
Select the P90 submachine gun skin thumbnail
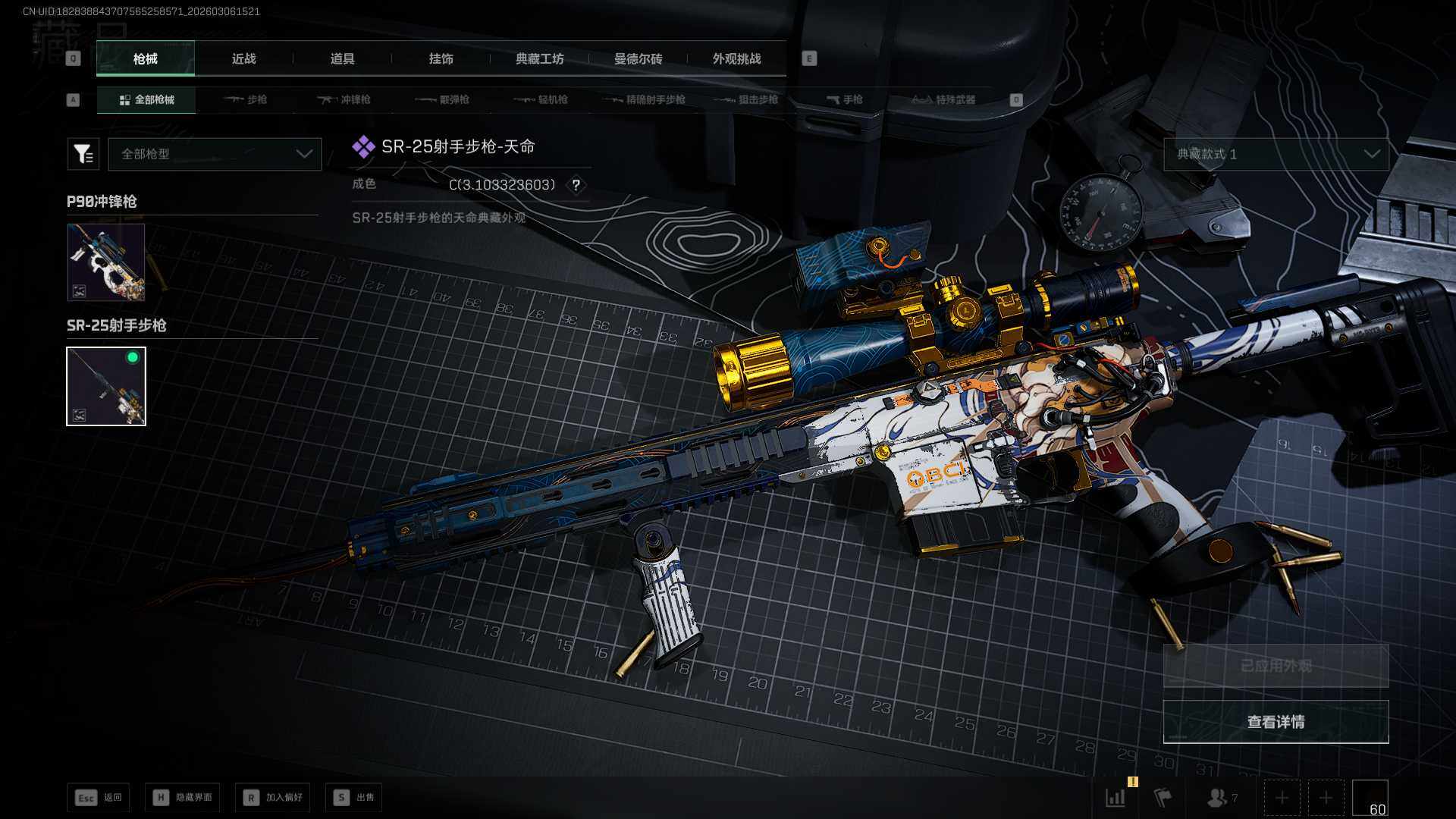coord(106,262)
